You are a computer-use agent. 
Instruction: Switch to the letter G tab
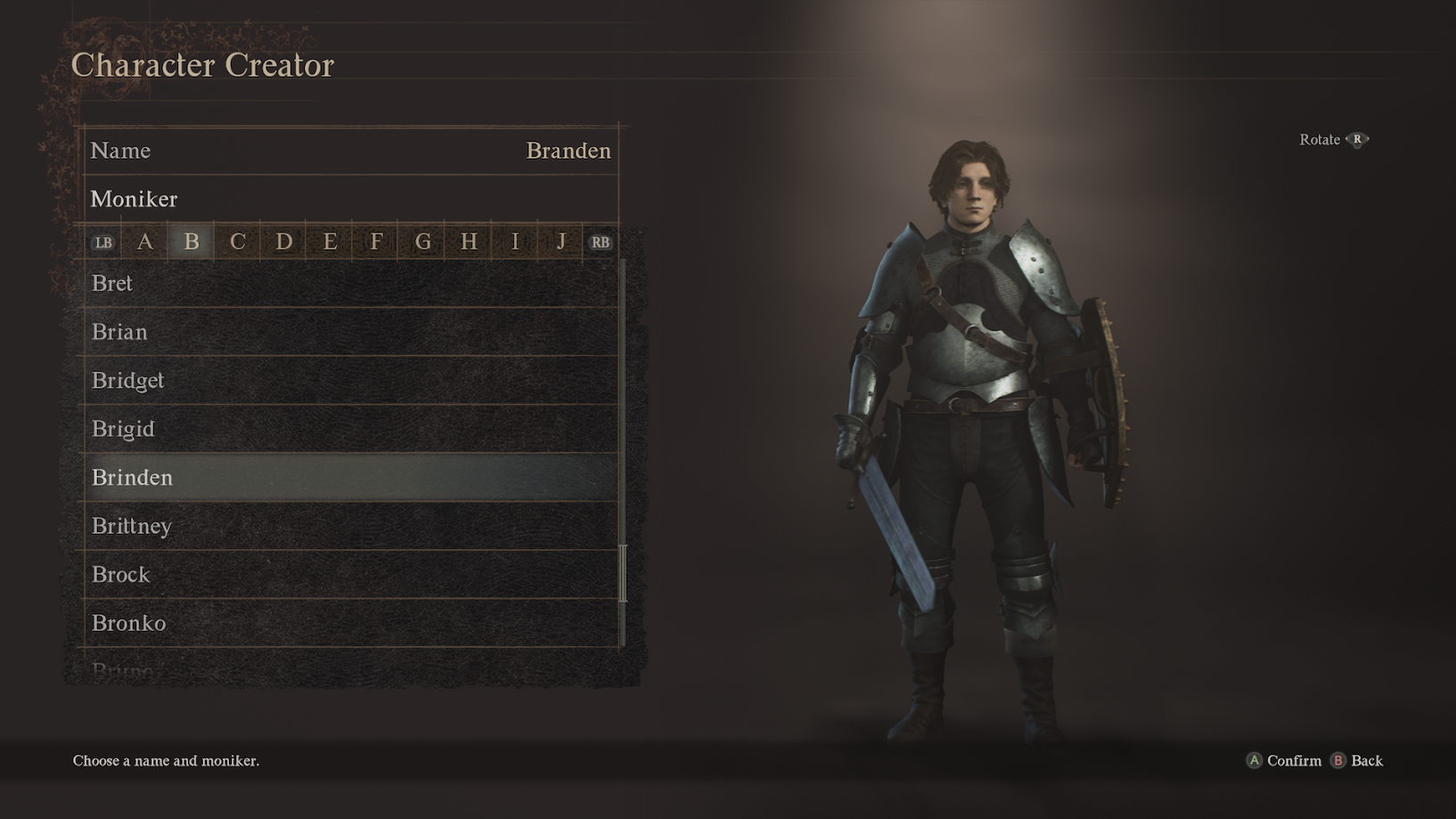click(x=422, y=242)
